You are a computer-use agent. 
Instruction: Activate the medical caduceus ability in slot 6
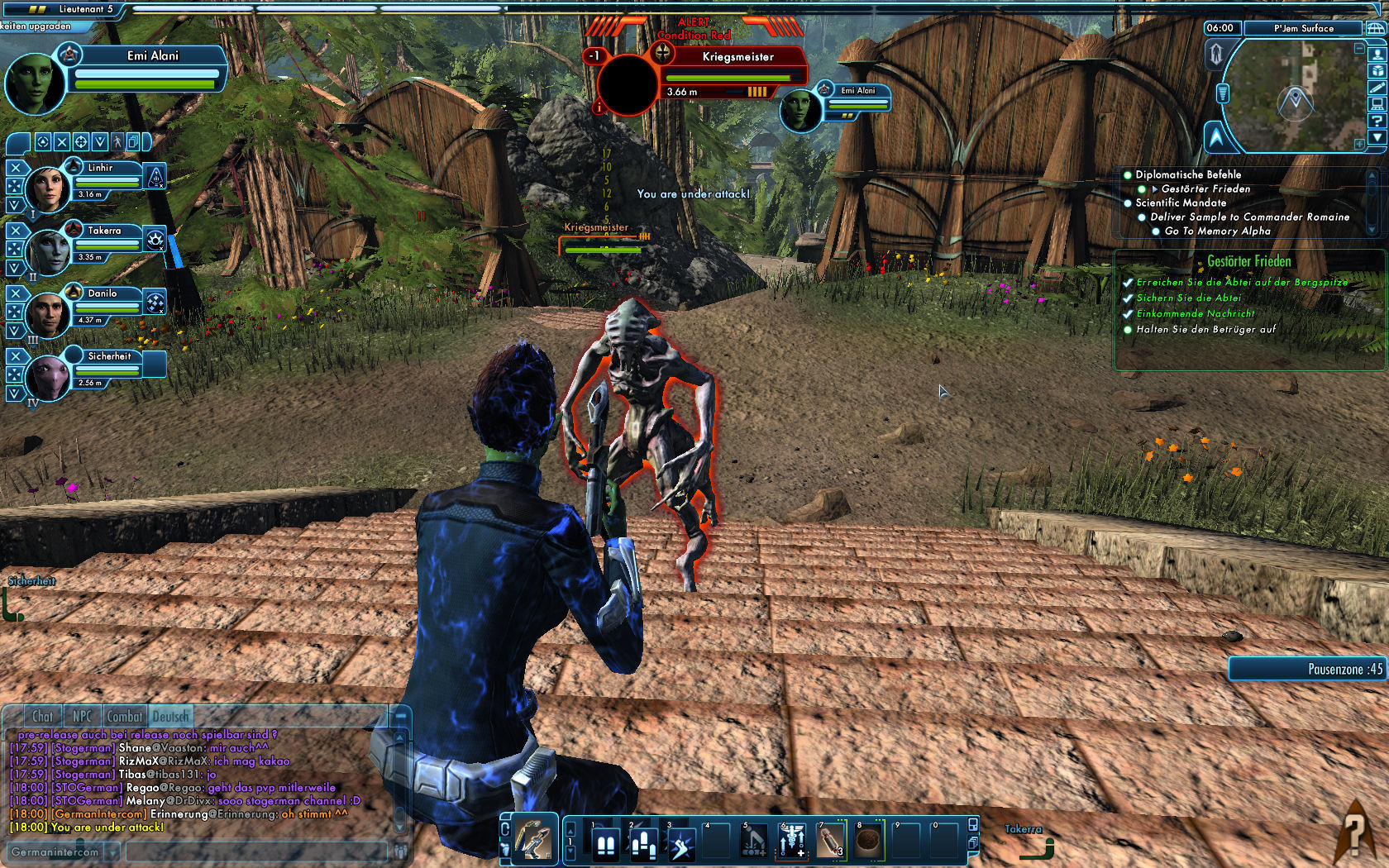point(793,842)
